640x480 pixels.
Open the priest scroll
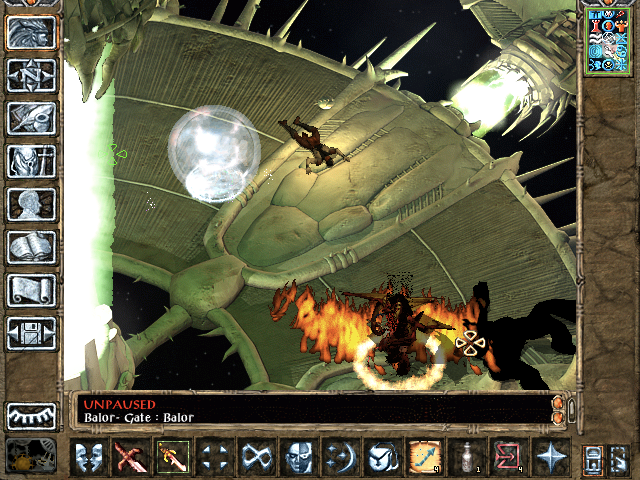coord(31,290)
